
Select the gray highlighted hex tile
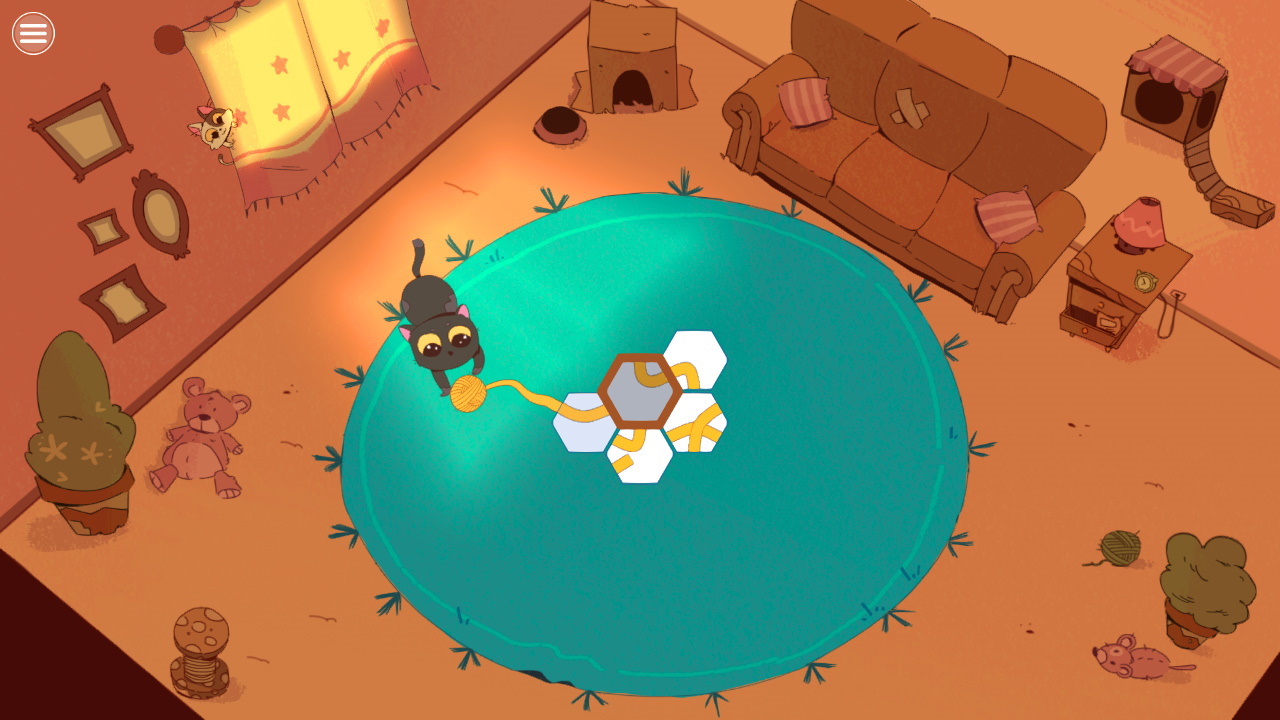pyautogui.click(x=641, y=391)
